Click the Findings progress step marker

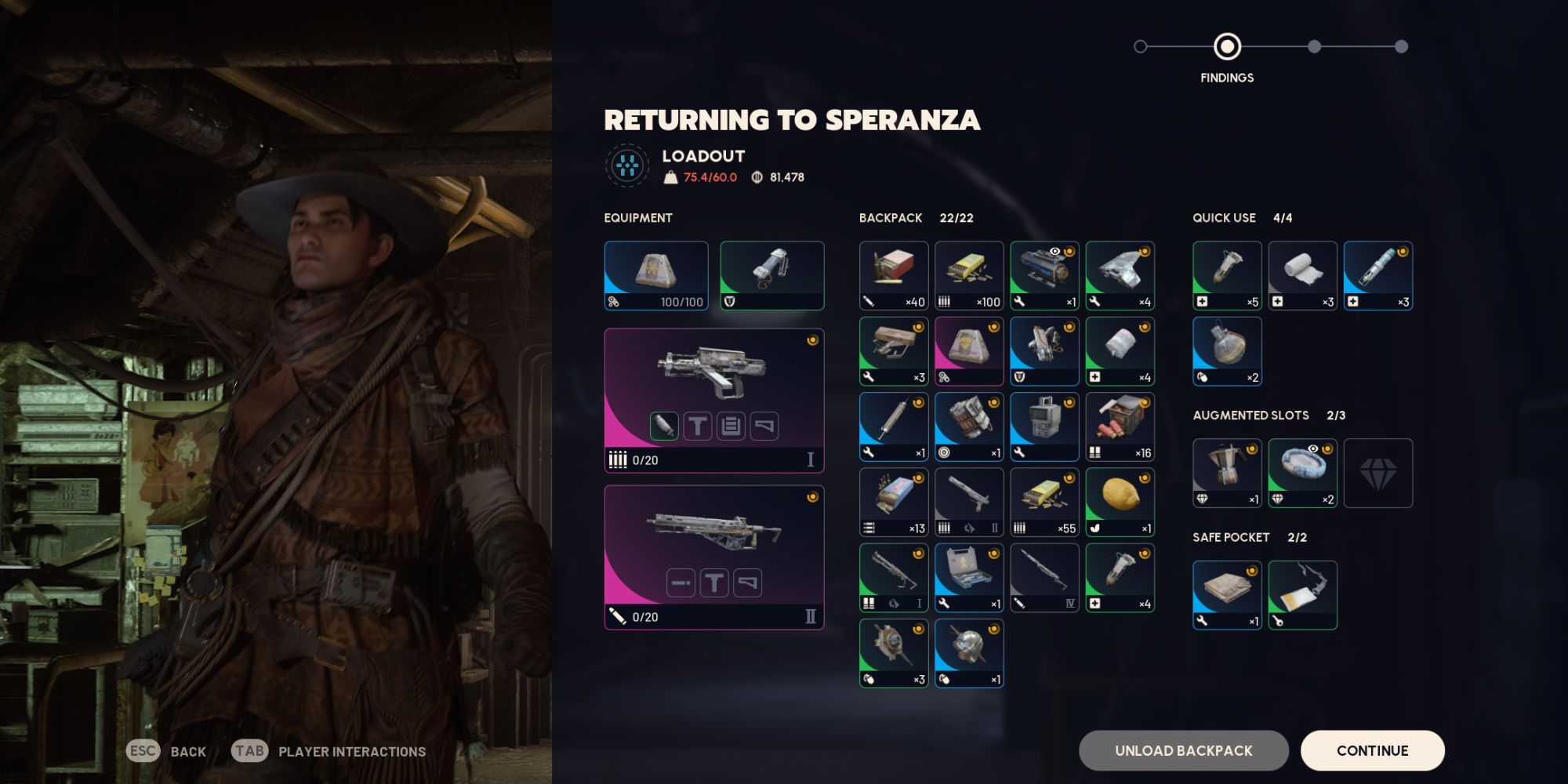pos(1227,47)
